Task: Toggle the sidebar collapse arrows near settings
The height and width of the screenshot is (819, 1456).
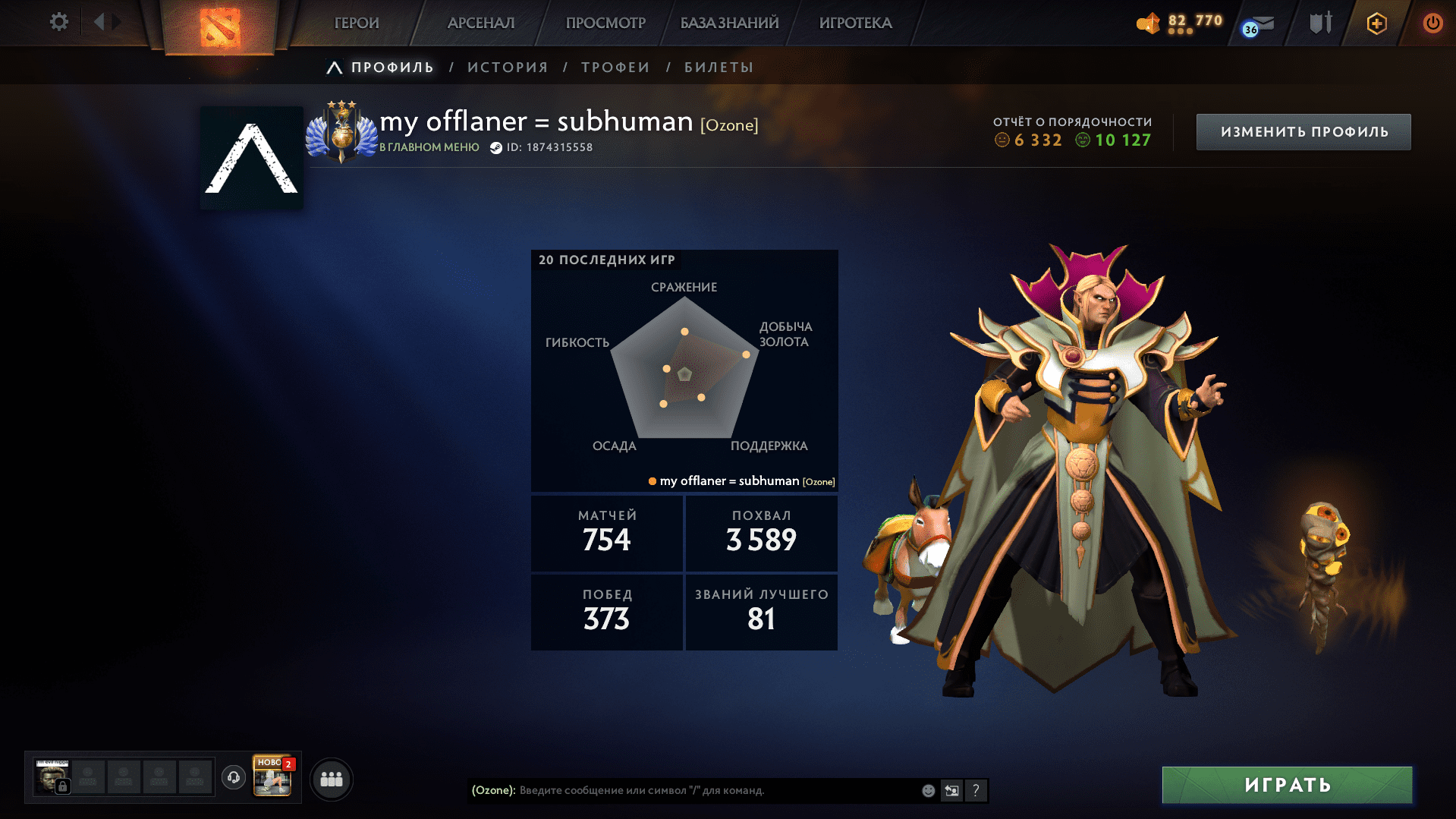Action: pos(106,22)
